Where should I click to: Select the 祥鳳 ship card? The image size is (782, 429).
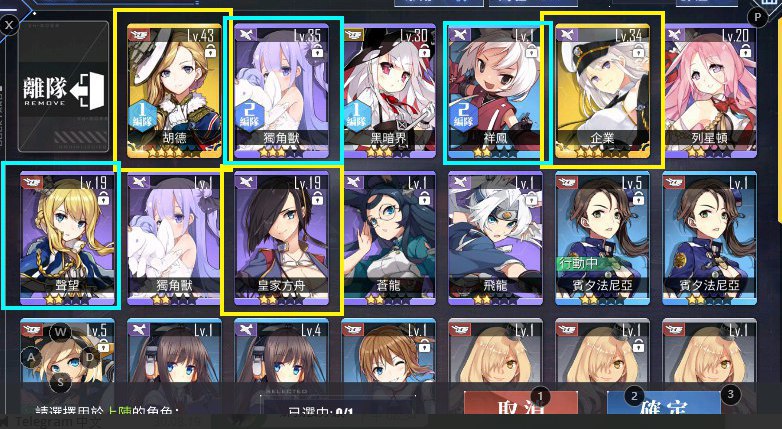[495, 88]
